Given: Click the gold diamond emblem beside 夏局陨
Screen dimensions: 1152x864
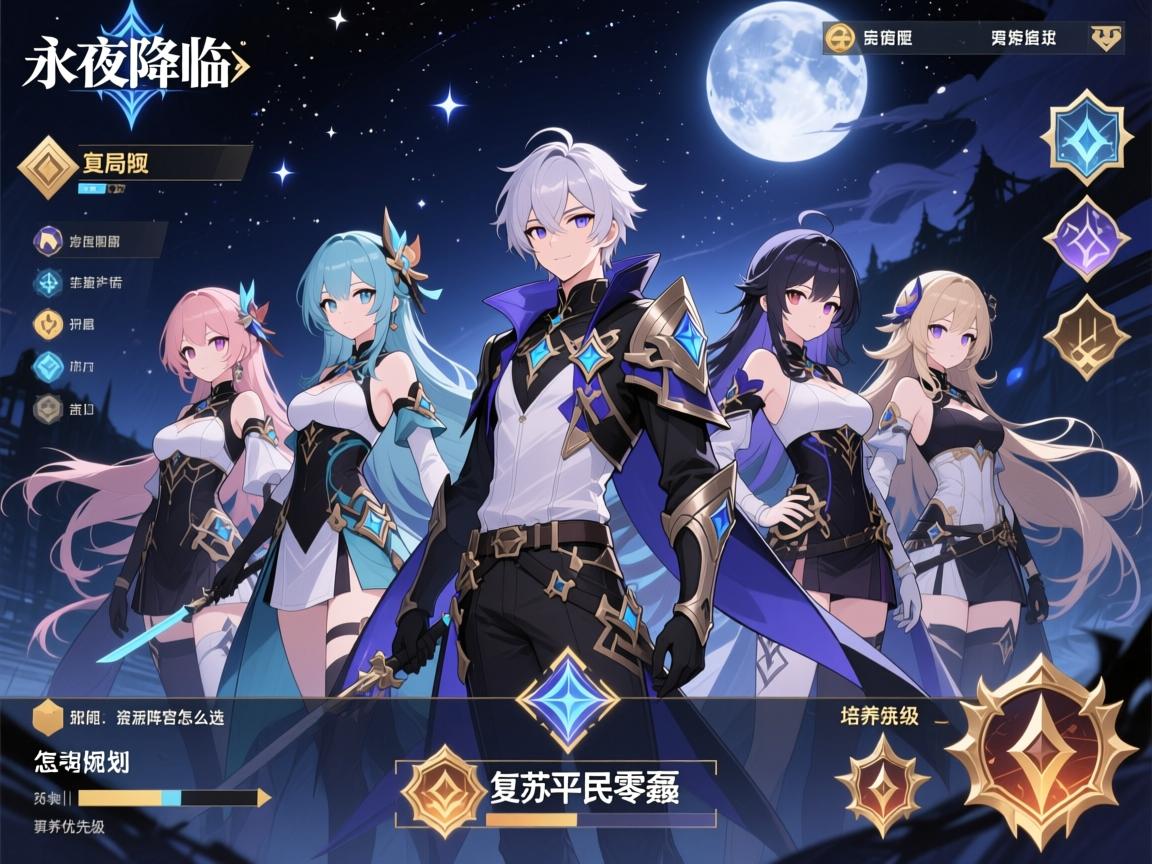Looking at the screenshot, I should point(46,167).
